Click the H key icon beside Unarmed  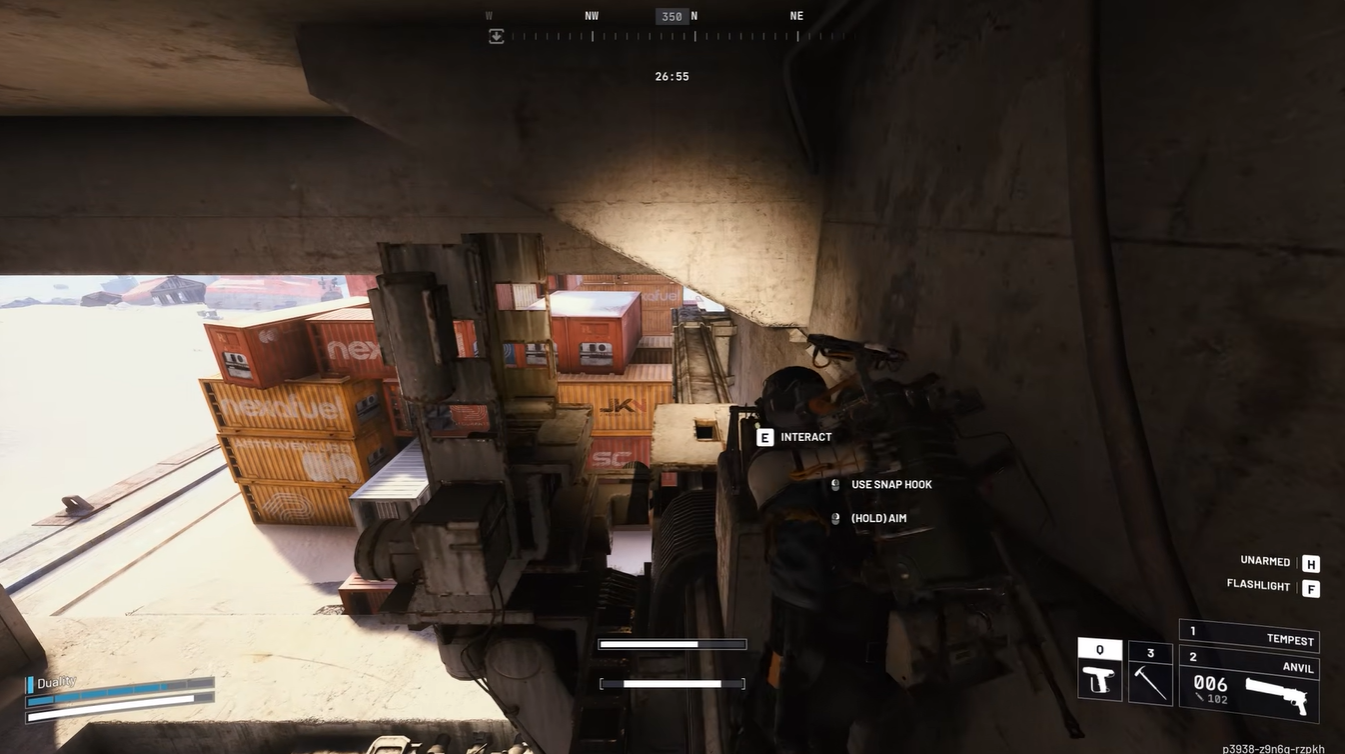(x=1310, y=561)
